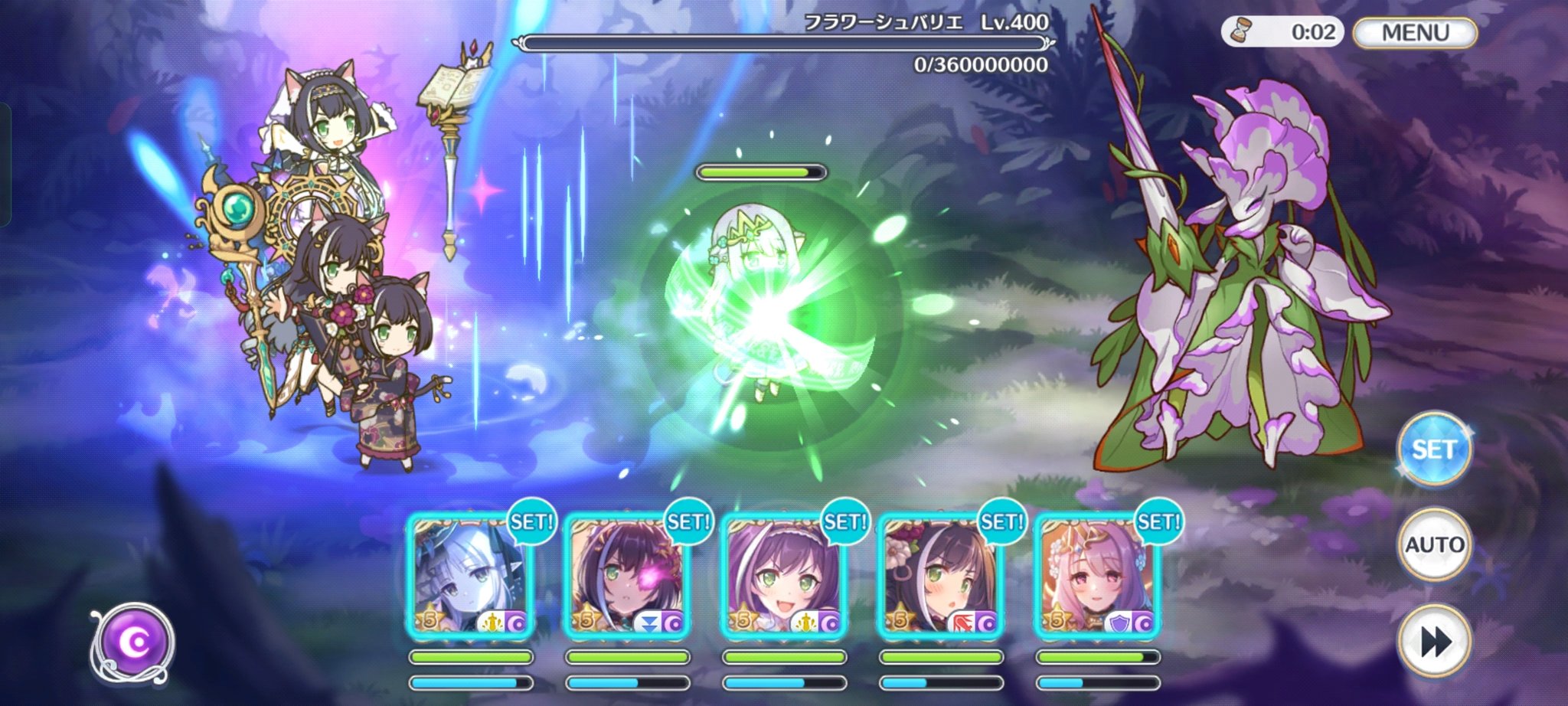Toggle AUTO battle mode

click(x=1433, y=545)
